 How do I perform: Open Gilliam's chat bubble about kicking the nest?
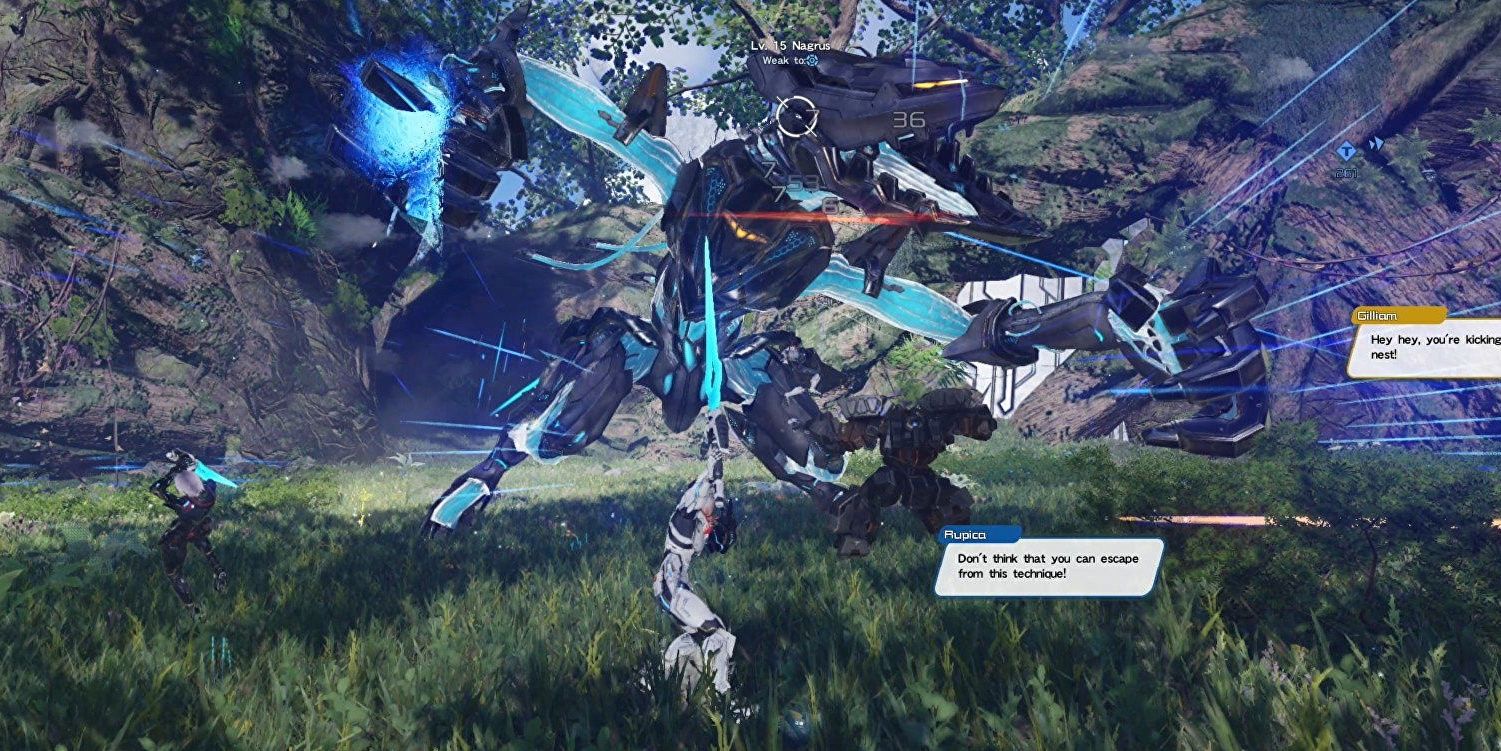[x=1430, y=352]
